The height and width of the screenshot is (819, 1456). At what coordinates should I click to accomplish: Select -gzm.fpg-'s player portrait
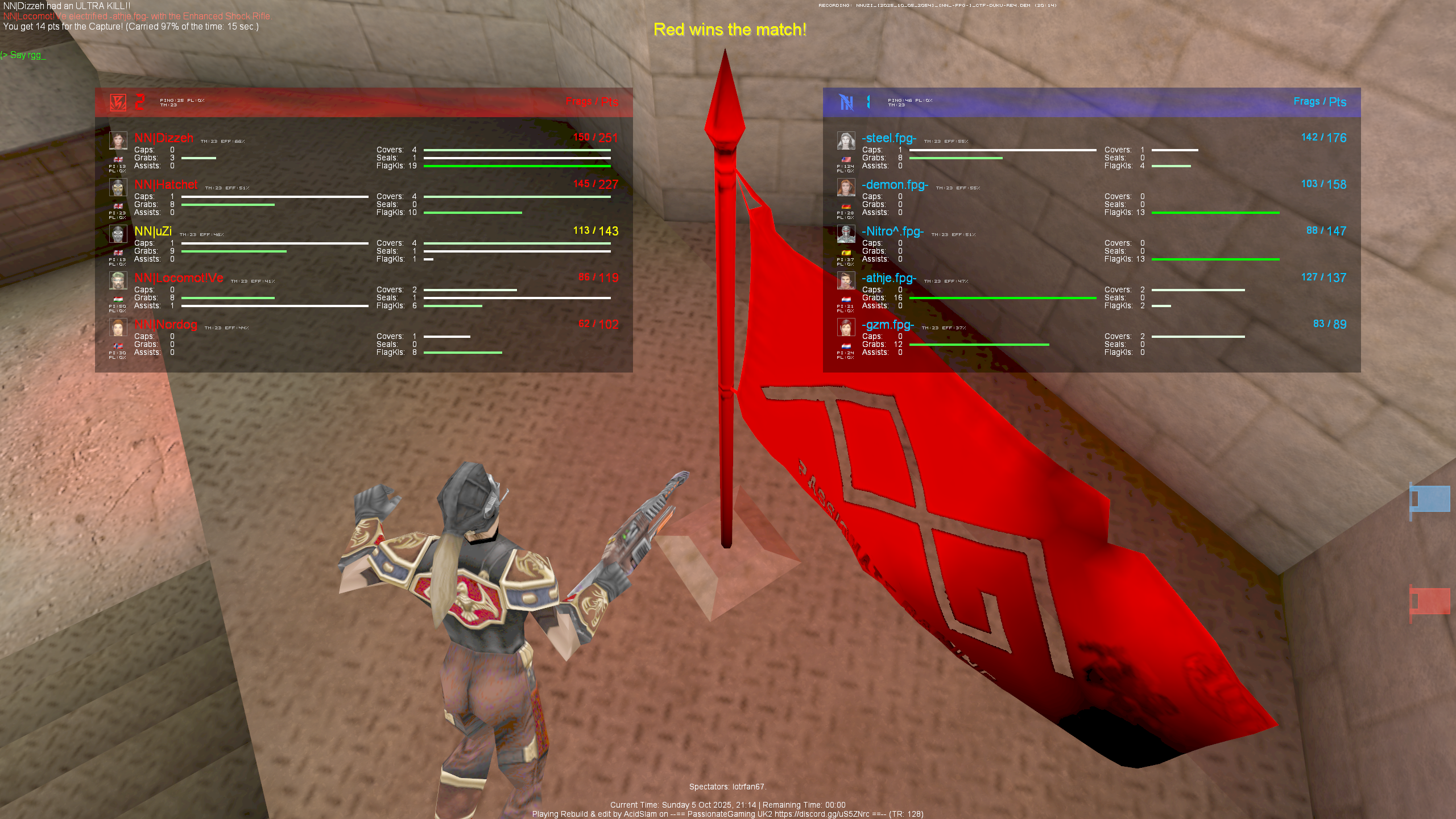(x=846, y=326)
